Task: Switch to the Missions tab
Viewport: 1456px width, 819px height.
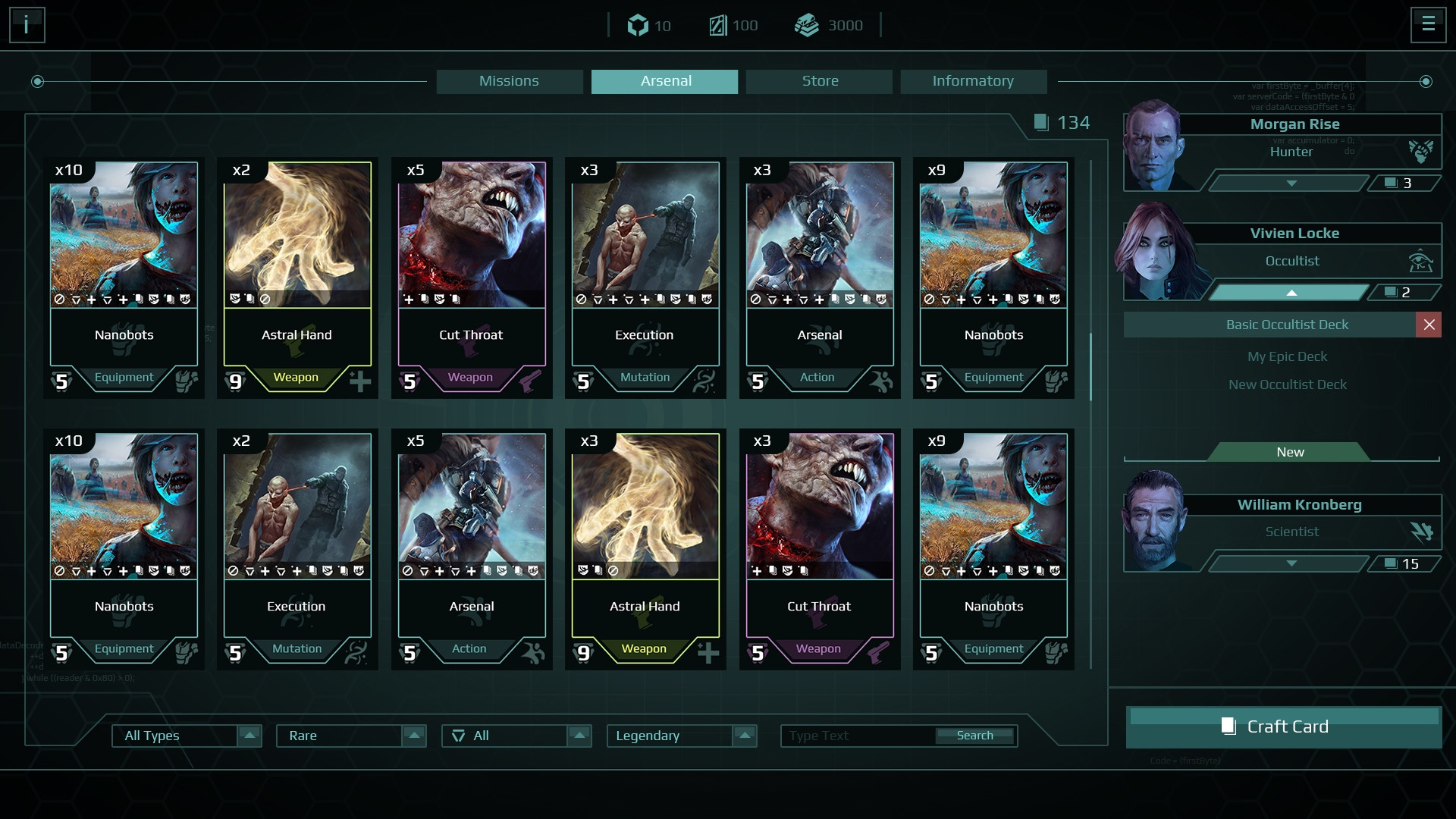Action: [x=509, y=81]
